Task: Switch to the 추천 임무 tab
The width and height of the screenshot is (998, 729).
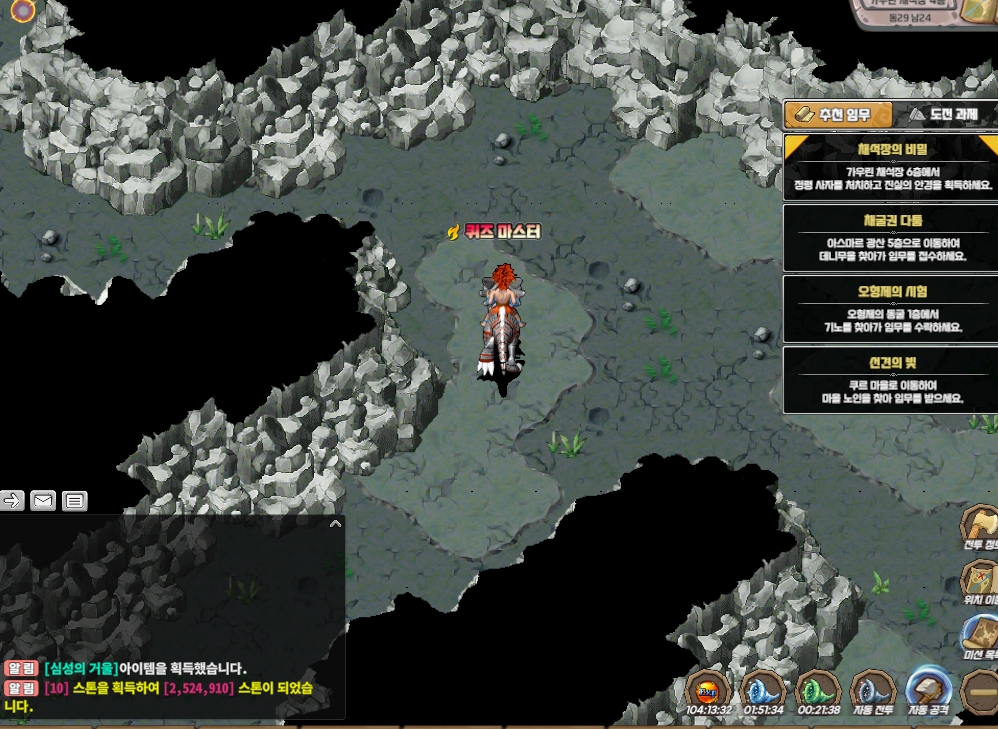Action: [x=838, y=115]
